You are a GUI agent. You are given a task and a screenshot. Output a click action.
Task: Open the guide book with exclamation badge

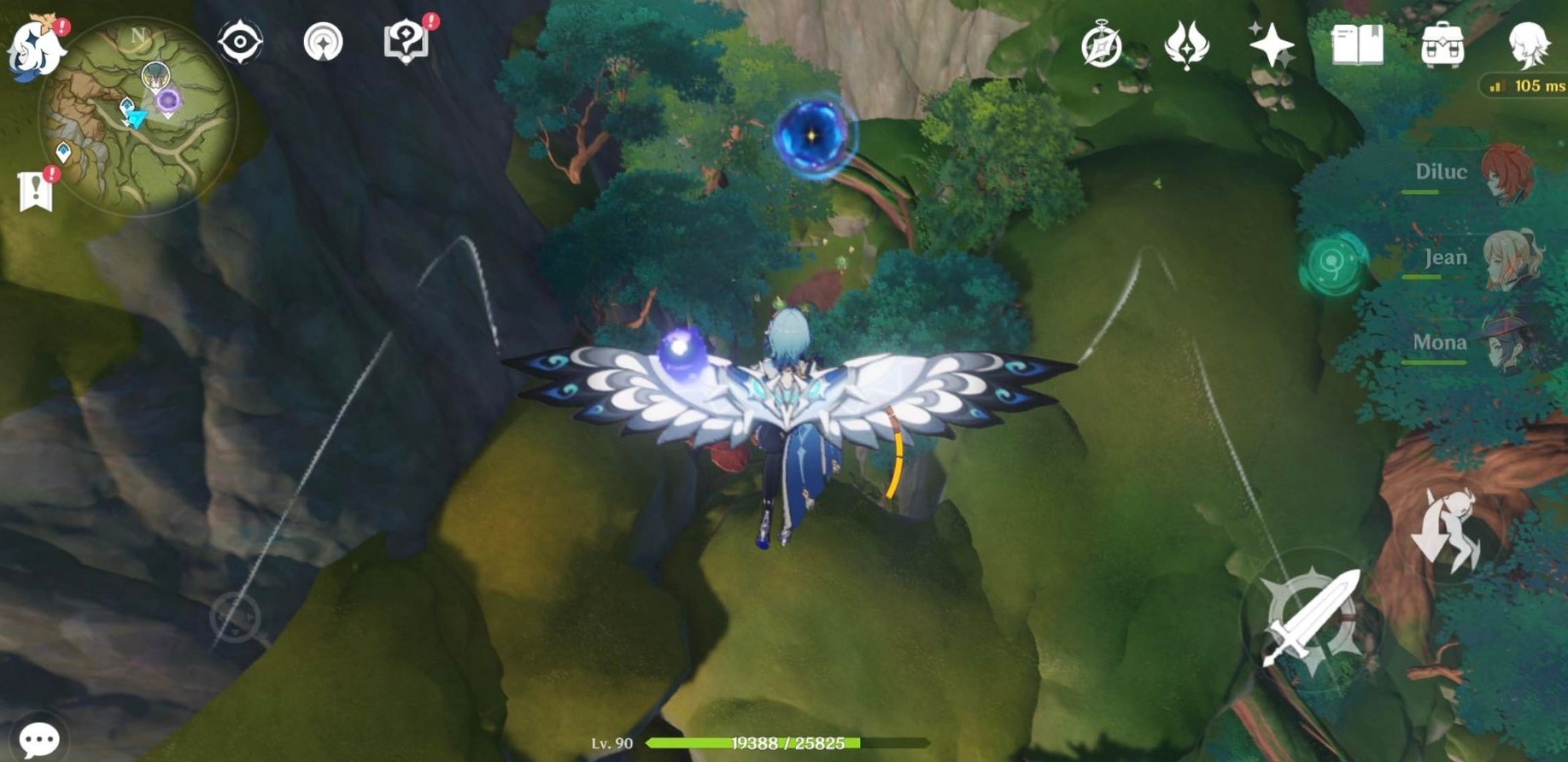pyautogui.click(x=407, y=40)
